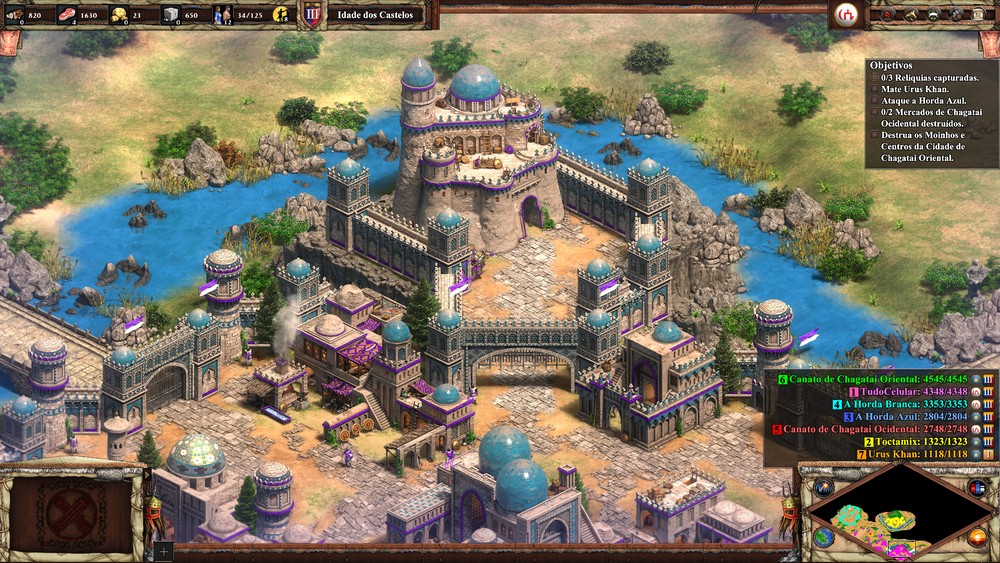Click the gold resource icon
Viewport: 1000px width, 563px height.
click(119, 15)
